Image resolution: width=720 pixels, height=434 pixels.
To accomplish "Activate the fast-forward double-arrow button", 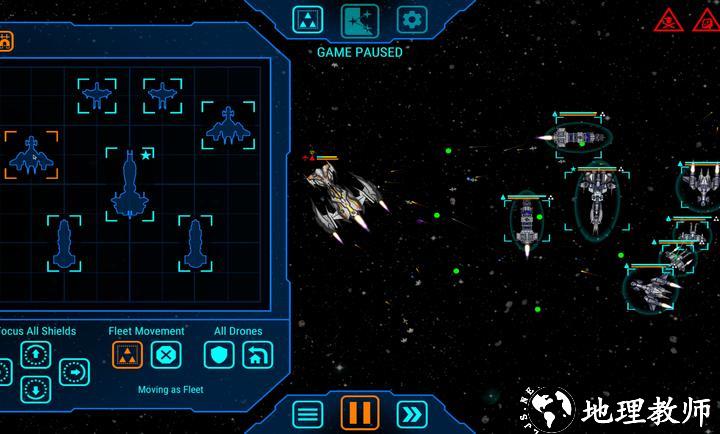I will pos(411,413).
